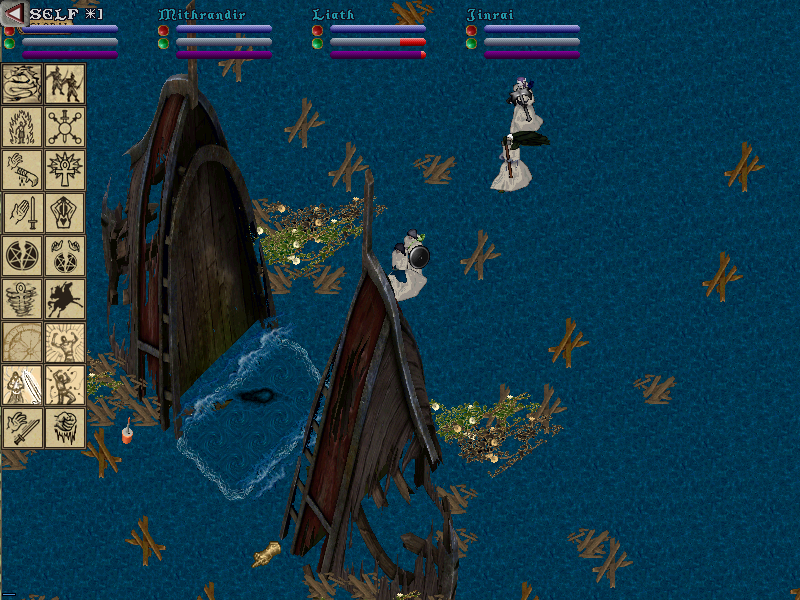Activate the horse rider silhouette ability
This screenshot has height=600, width=800.
click(65, 299)
